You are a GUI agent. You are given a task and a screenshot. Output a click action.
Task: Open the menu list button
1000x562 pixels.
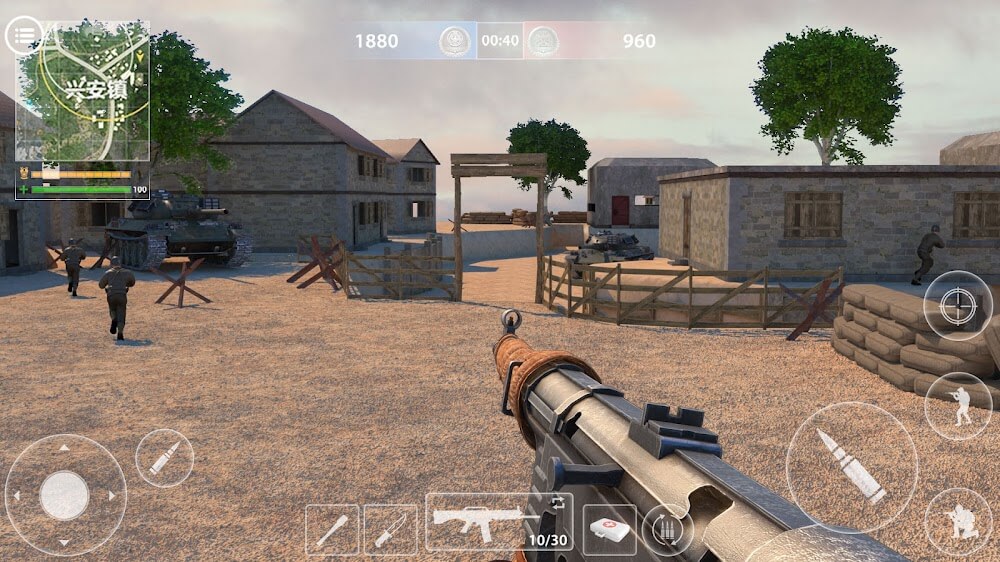click(x=24, y=35)
